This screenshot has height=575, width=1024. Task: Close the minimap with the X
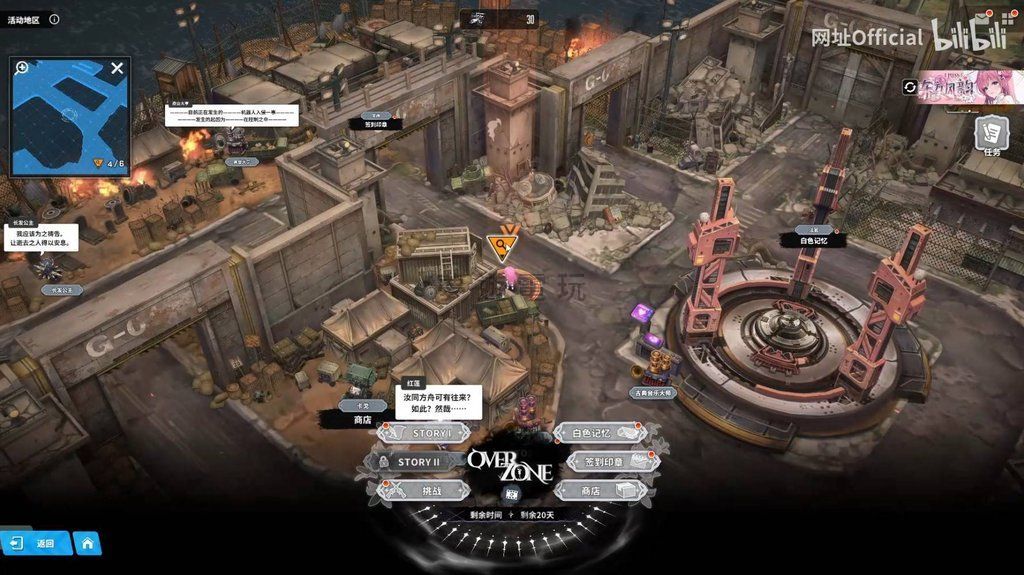[x=117, y=69]
